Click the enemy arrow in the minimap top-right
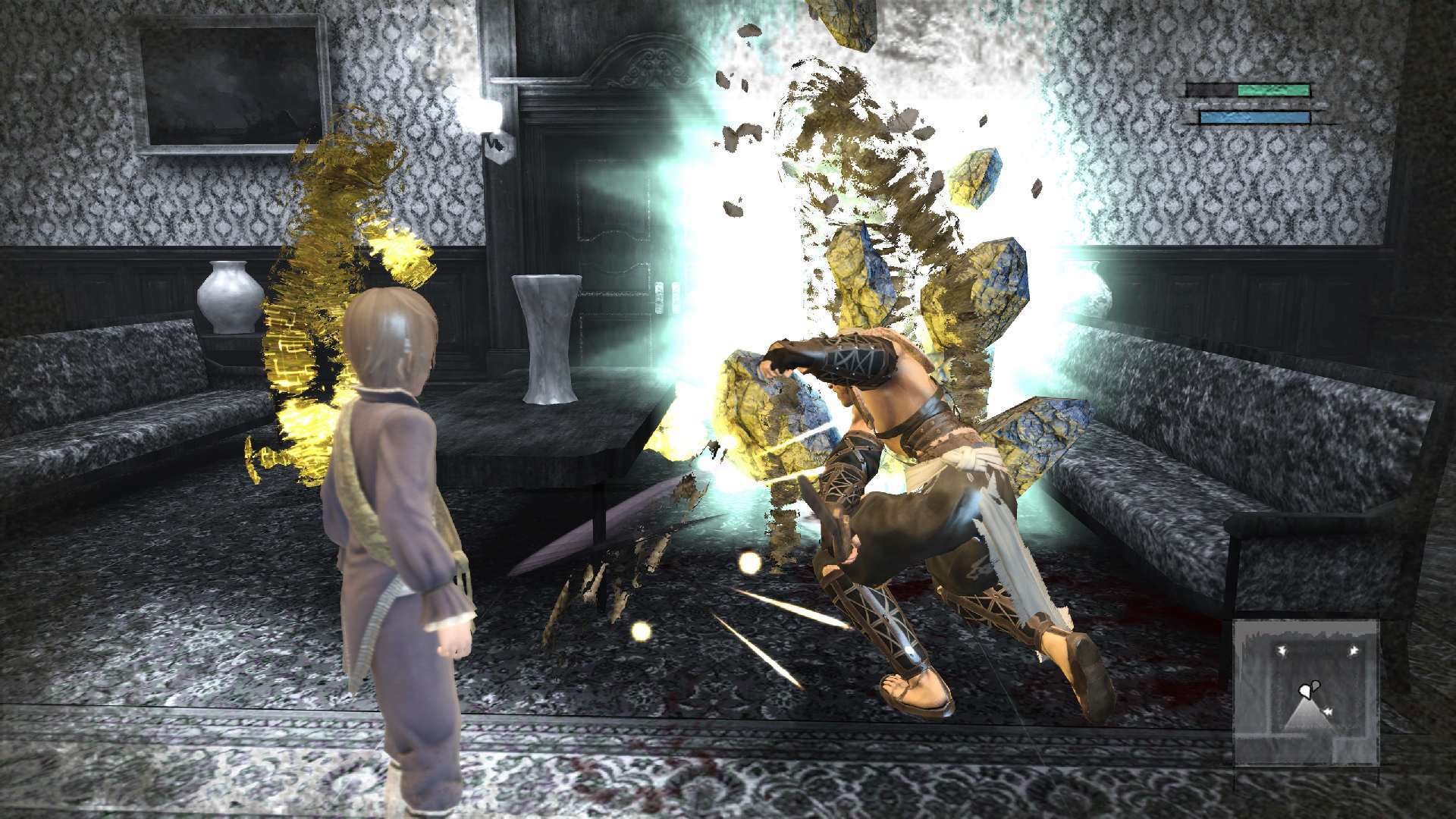 1354,650
